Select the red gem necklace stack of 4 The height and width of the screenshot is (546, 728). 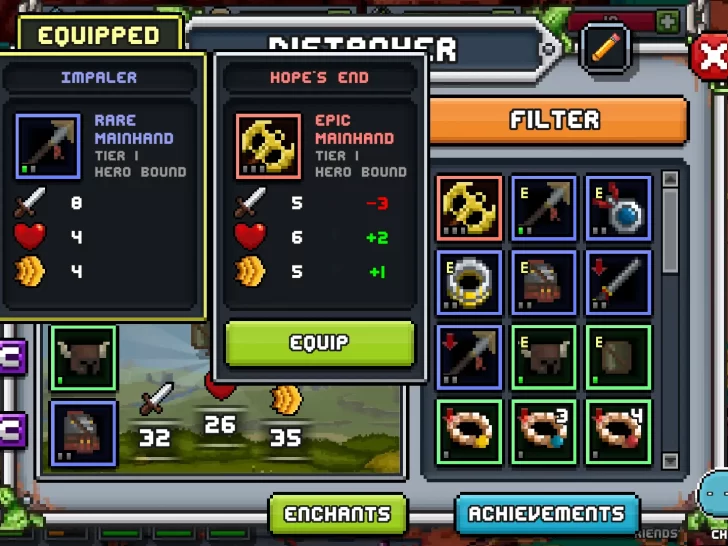pyautogui.click(x=619, y=432)
